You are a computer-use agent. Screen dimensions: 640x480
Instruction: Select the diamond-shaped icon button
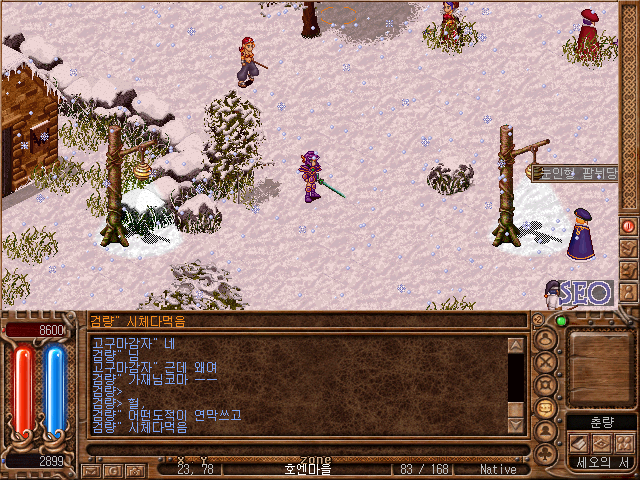pyautogui.click(x=601, y=443)
